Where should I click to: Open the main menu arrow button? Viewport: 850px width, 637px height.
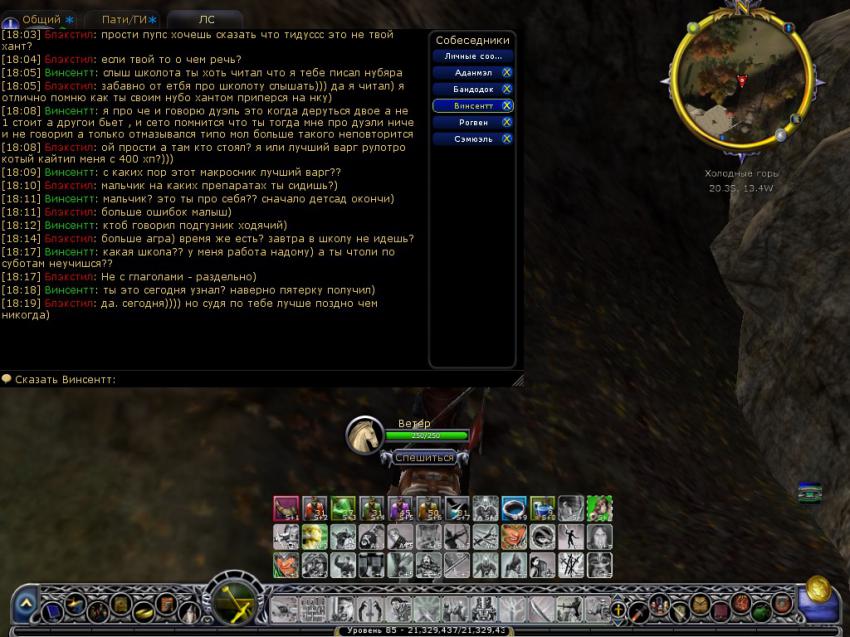(26, 604)
